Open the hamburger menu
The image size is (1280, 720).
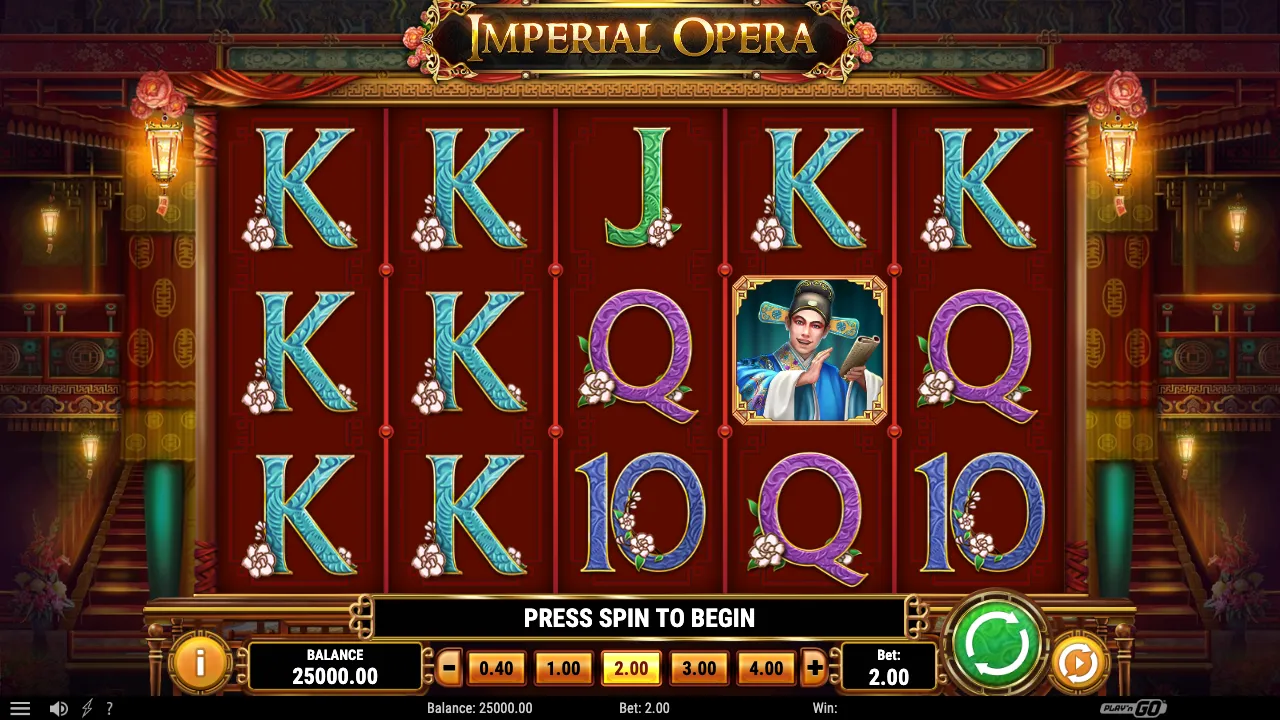click(x=20, y=708)
